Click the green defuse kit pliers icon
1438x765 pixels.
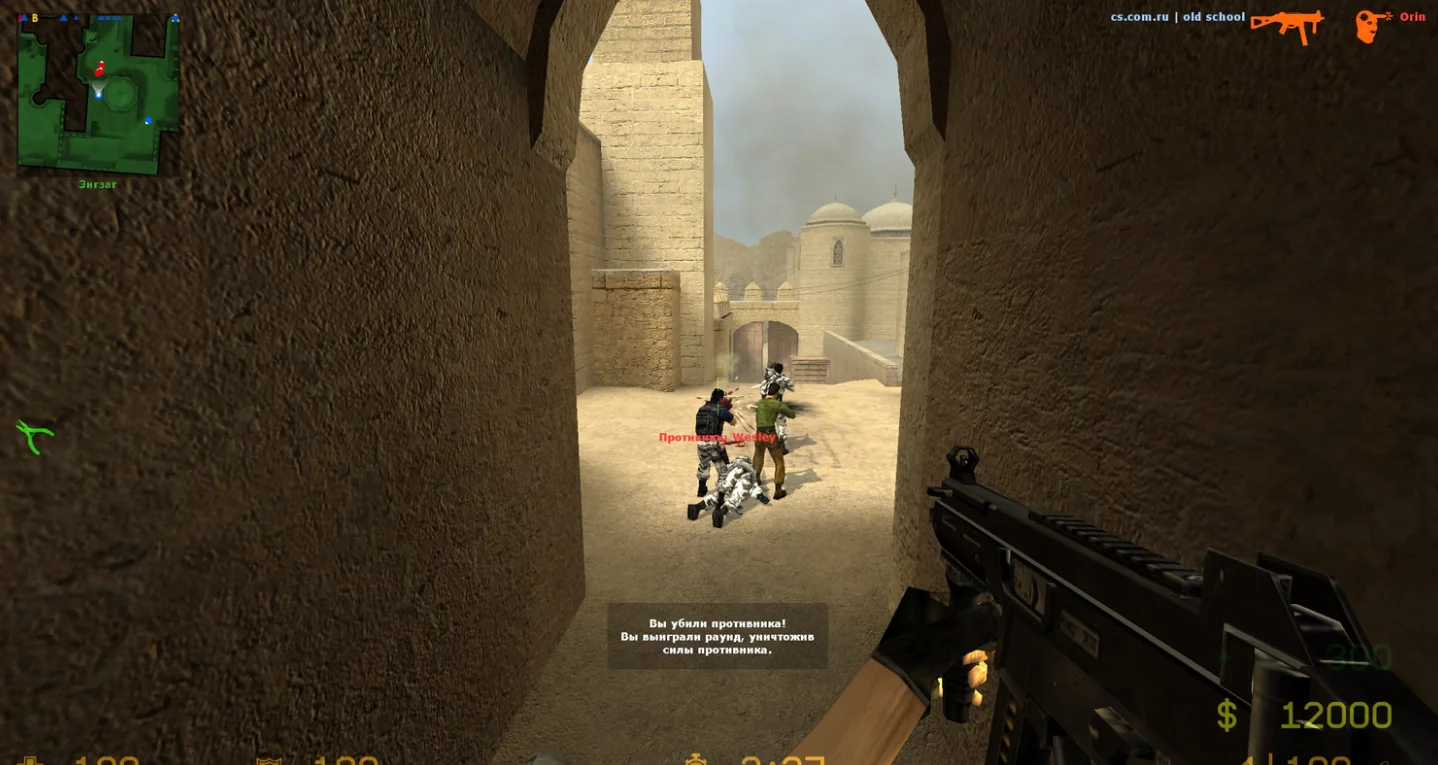click(x=34, y=436)
